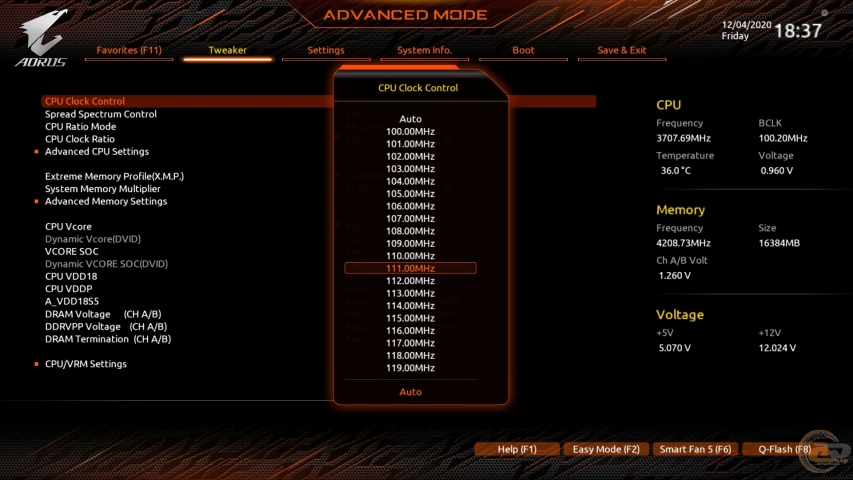Screen dimensions: 853x480
Task: Select 119.00MHz in CPU Clock Control
Action: [x=410, y=368]
